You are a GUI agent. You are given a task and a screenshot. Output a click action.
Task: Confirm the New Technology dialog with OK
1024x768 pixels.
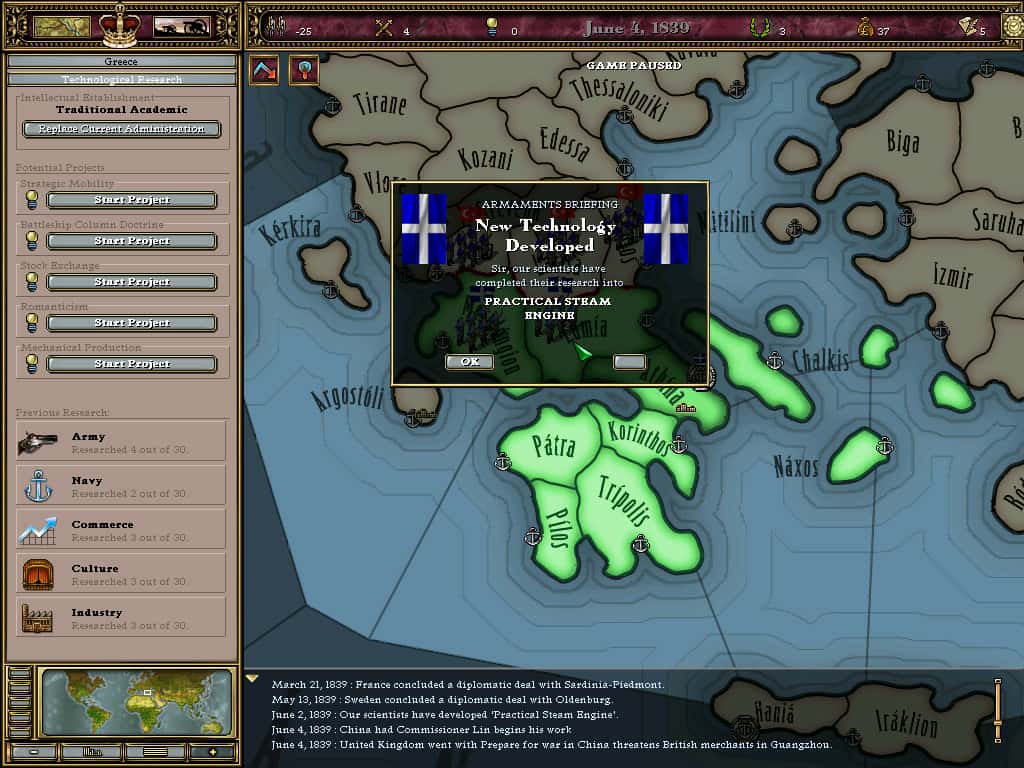[469, 362]
